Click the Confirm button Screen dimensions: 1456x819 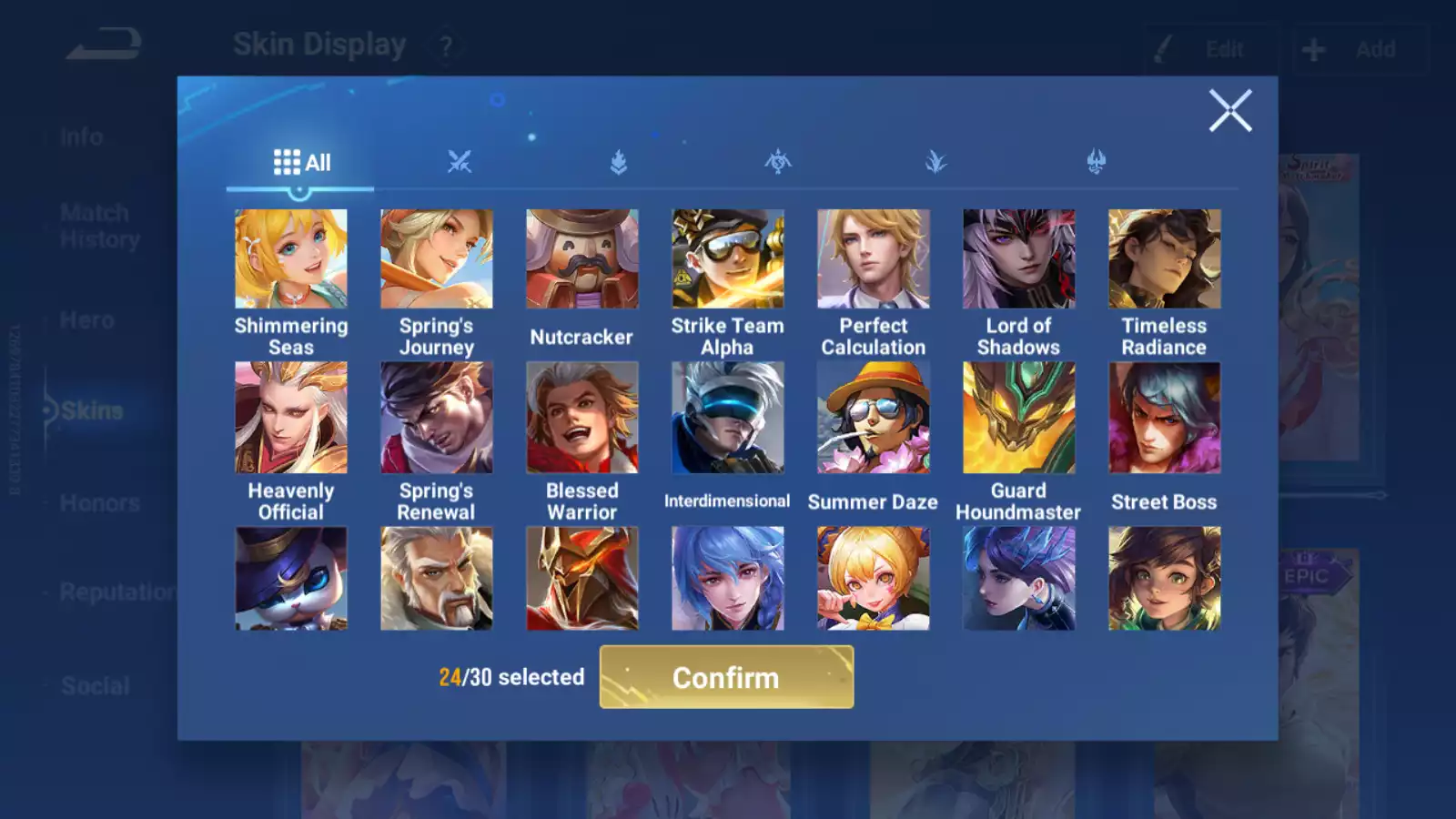click(725, 677)
